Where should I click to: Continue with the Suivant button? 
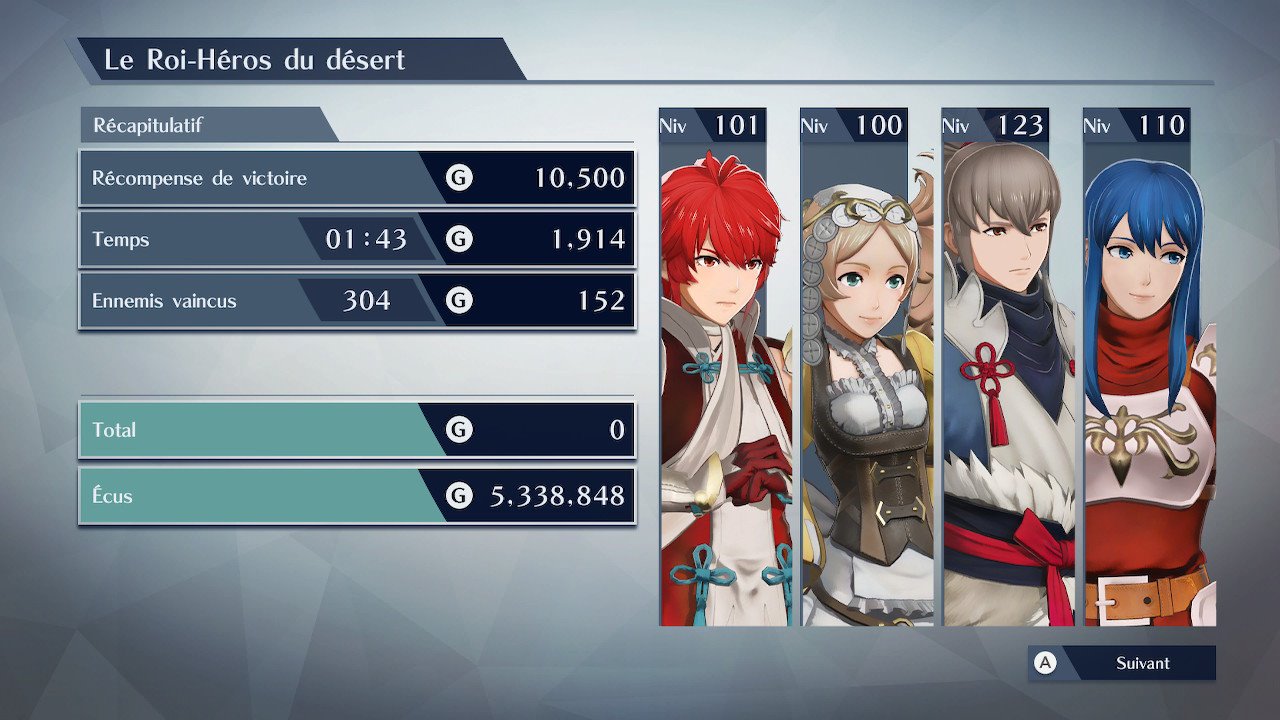pos(1122,663)
